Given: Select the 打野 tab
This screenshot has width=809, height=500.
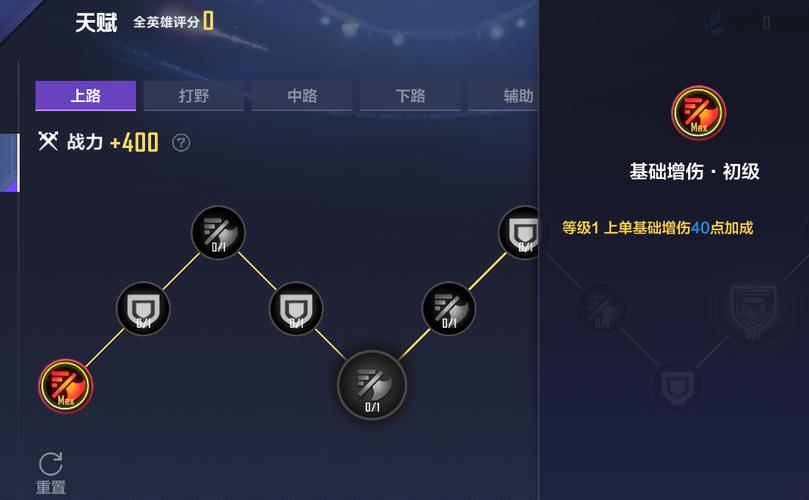Looking at the screenshot, I should [x=193, y=96].
